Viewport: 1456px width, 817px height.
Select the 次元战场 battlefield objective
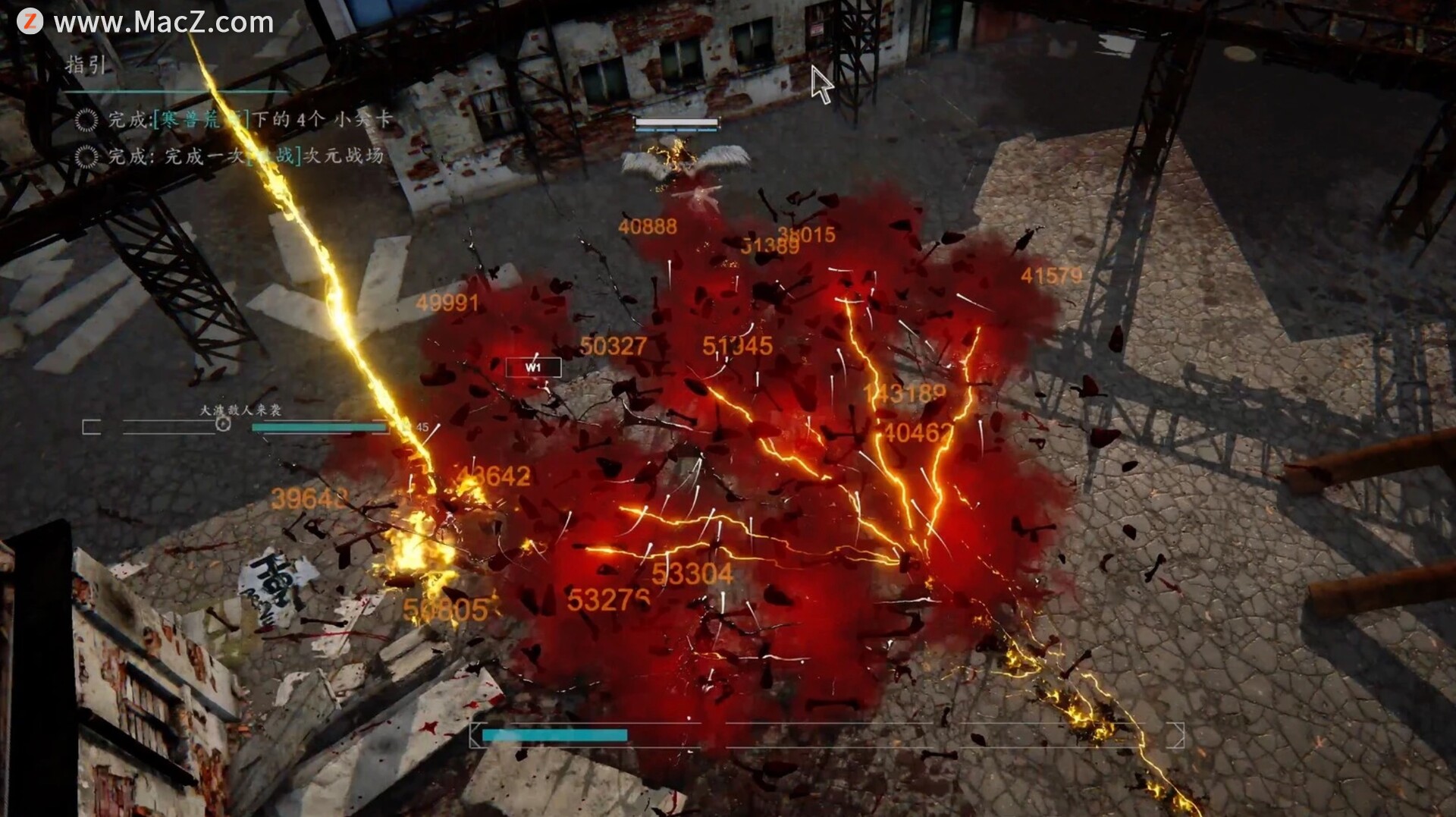(x=246, y=156)
